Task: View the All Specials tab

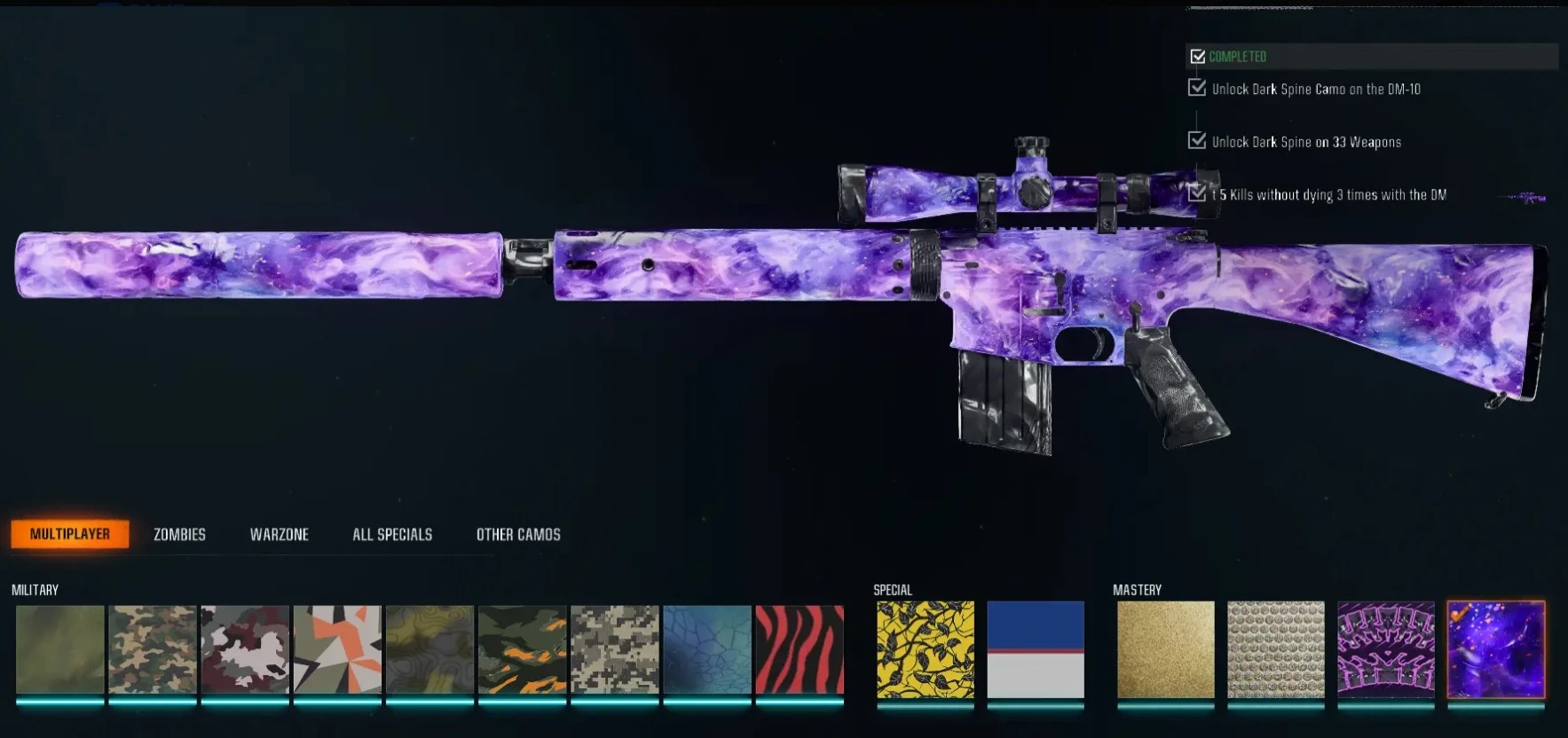Action: (391, 534)
